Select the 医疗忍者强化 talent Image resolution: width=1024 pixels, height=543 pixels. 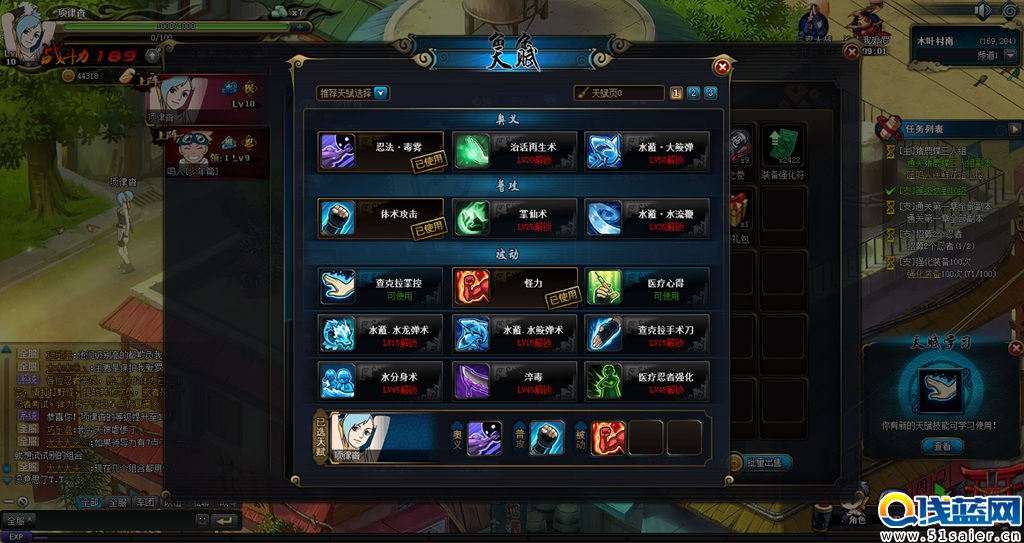tap(647, 381)
